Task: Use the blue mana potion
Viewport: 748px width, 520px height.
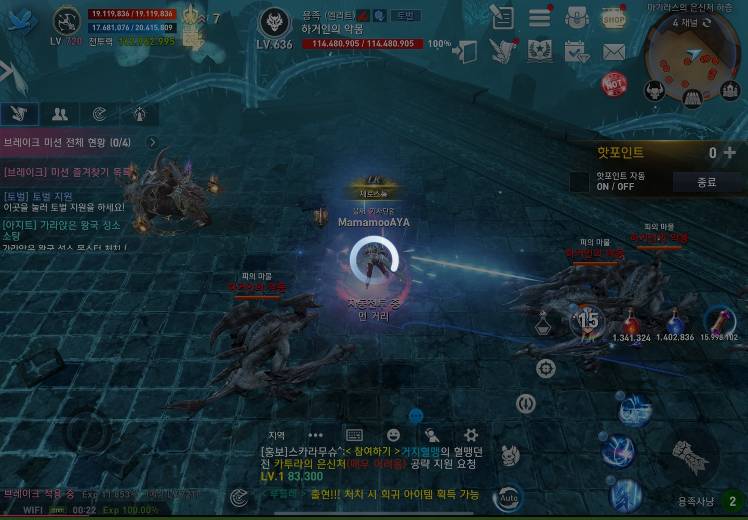Action: click(x=676, y=322)
